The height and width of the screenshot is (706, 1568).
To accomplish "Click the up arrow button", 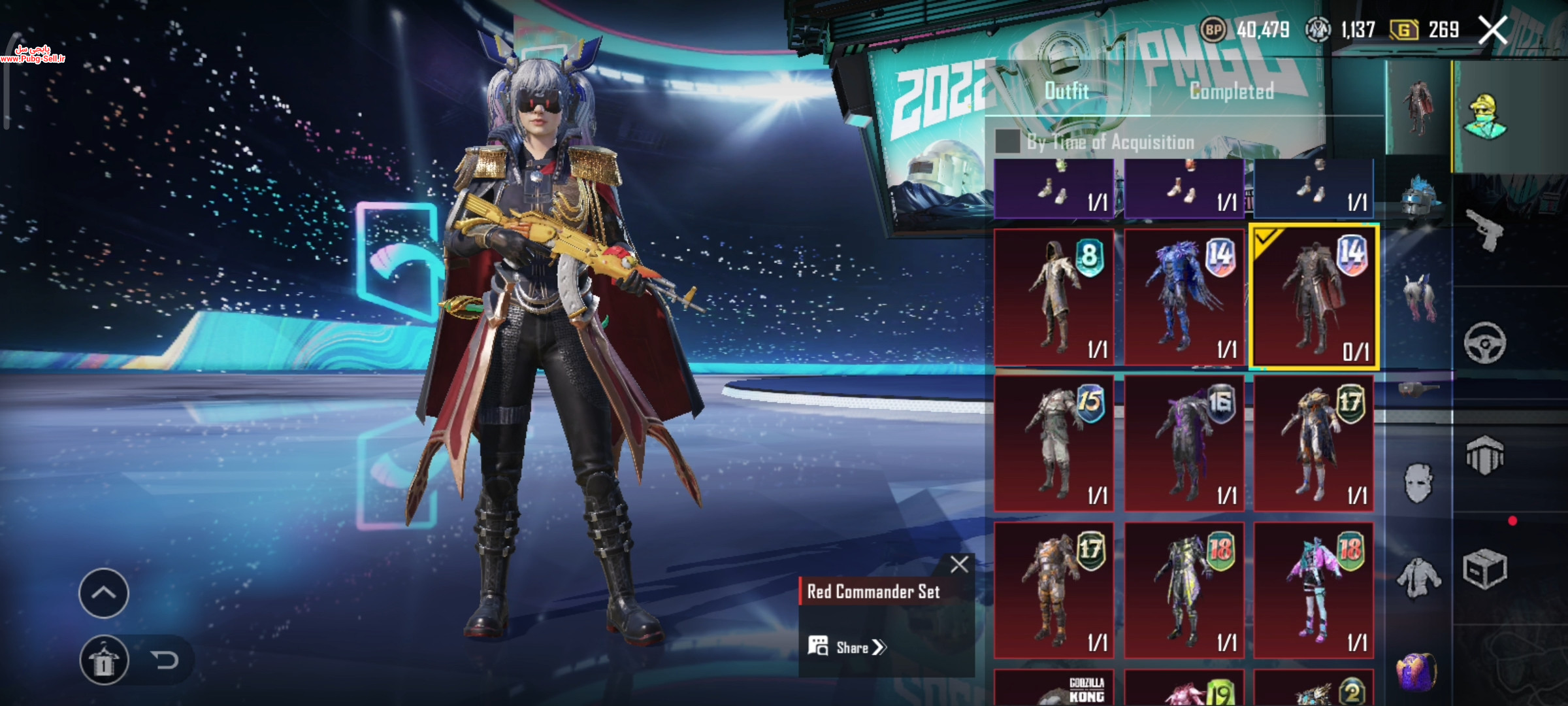I will (x=103, y=593).
